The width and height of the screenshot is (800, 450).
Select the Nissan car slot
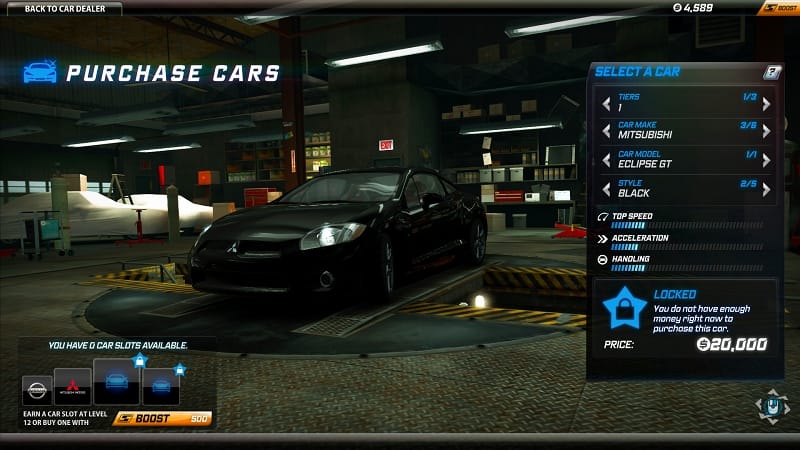pyautogui.click(x=36, y=389)
